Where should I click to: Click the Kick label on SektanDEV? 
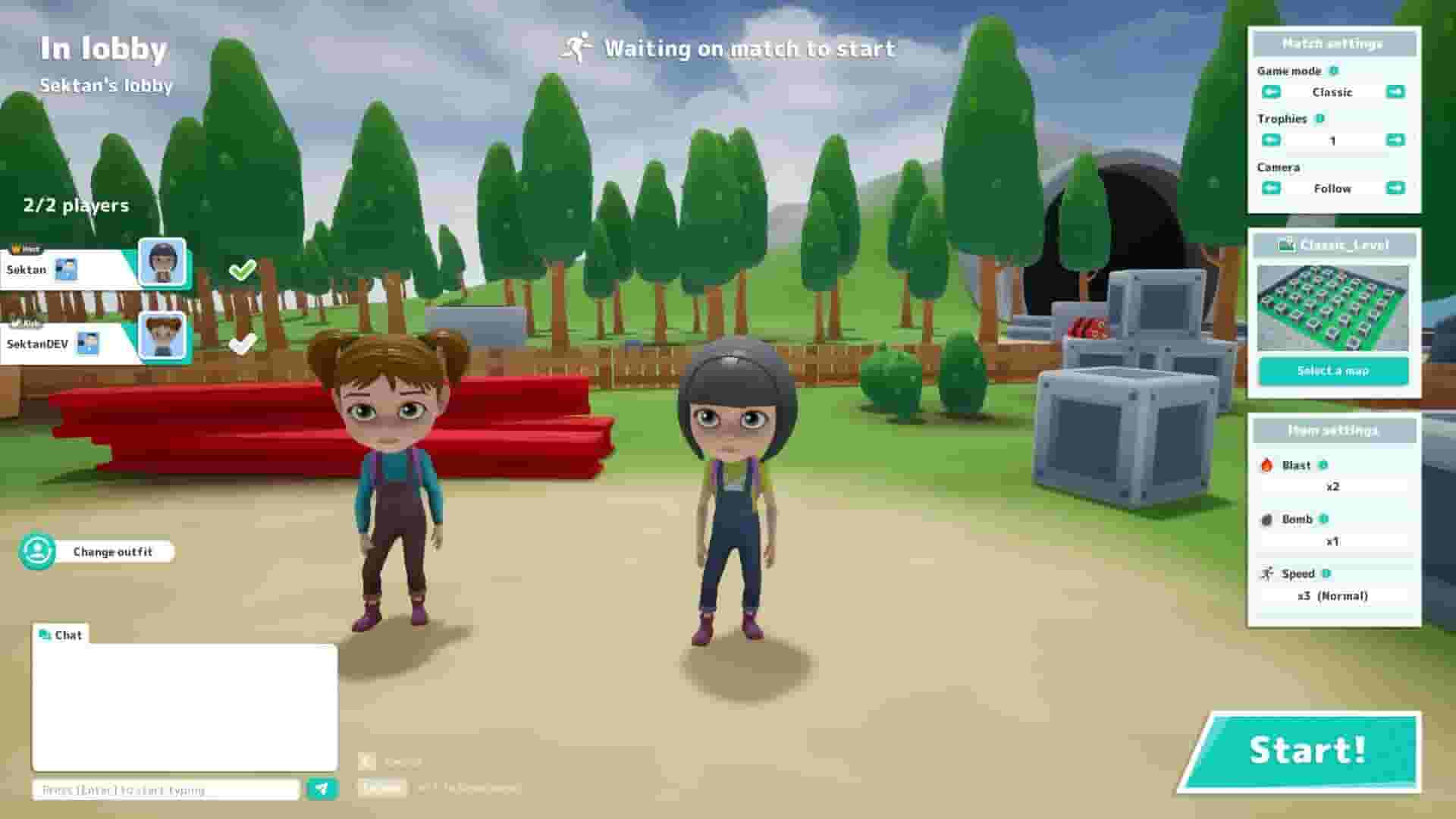point(23,322)
